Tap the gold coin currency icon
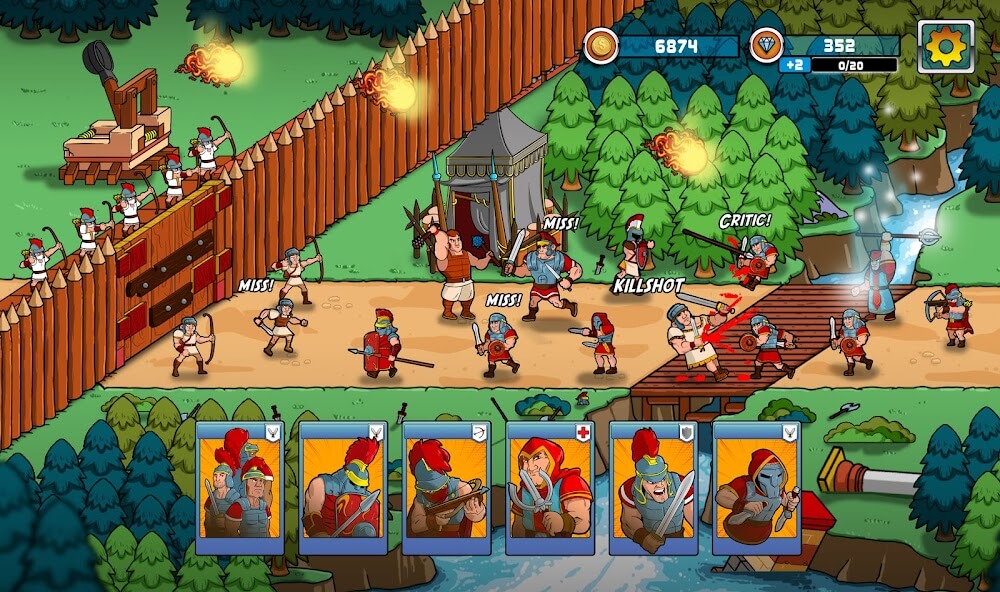 601,46
